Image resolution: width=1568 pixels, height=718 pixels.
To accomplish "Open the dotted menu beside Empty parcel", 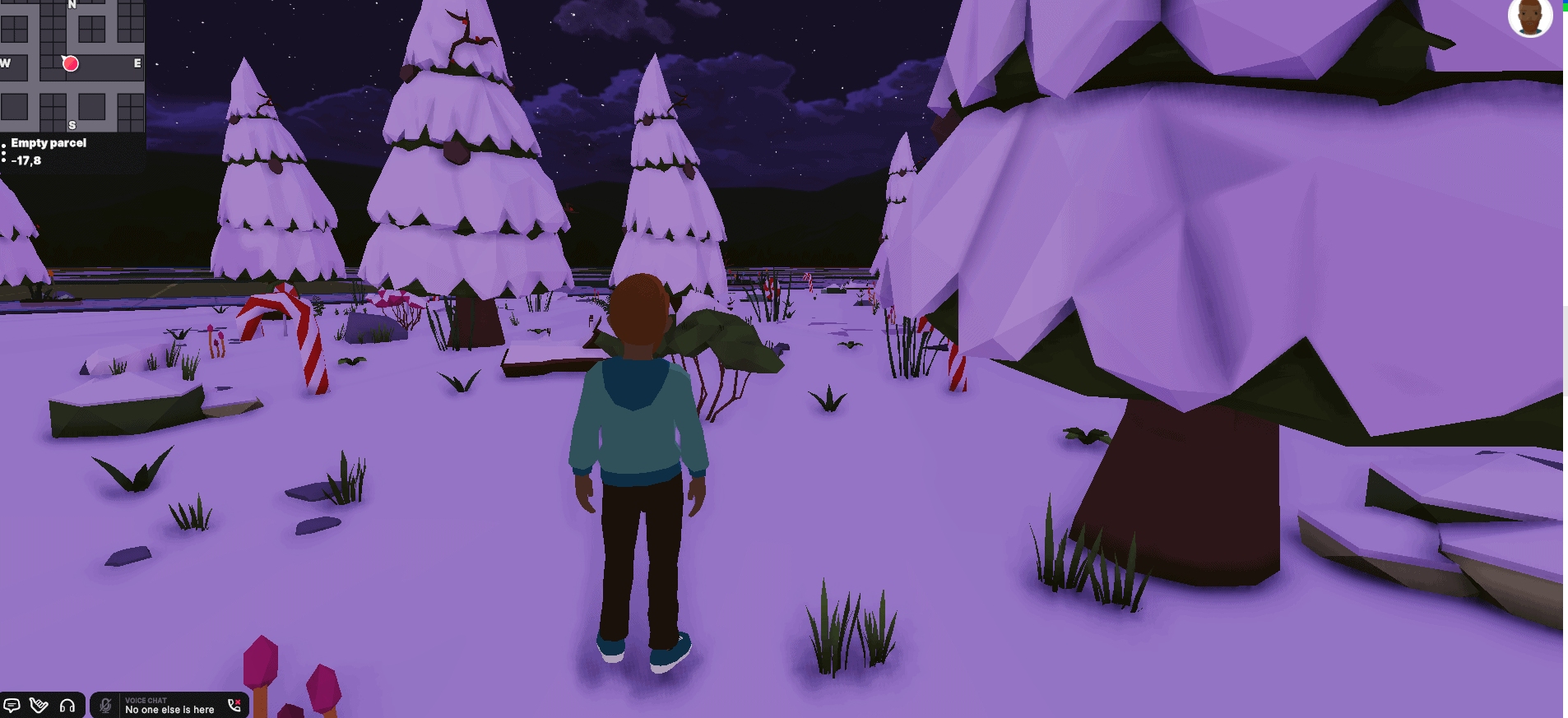I will pos(4,151).
